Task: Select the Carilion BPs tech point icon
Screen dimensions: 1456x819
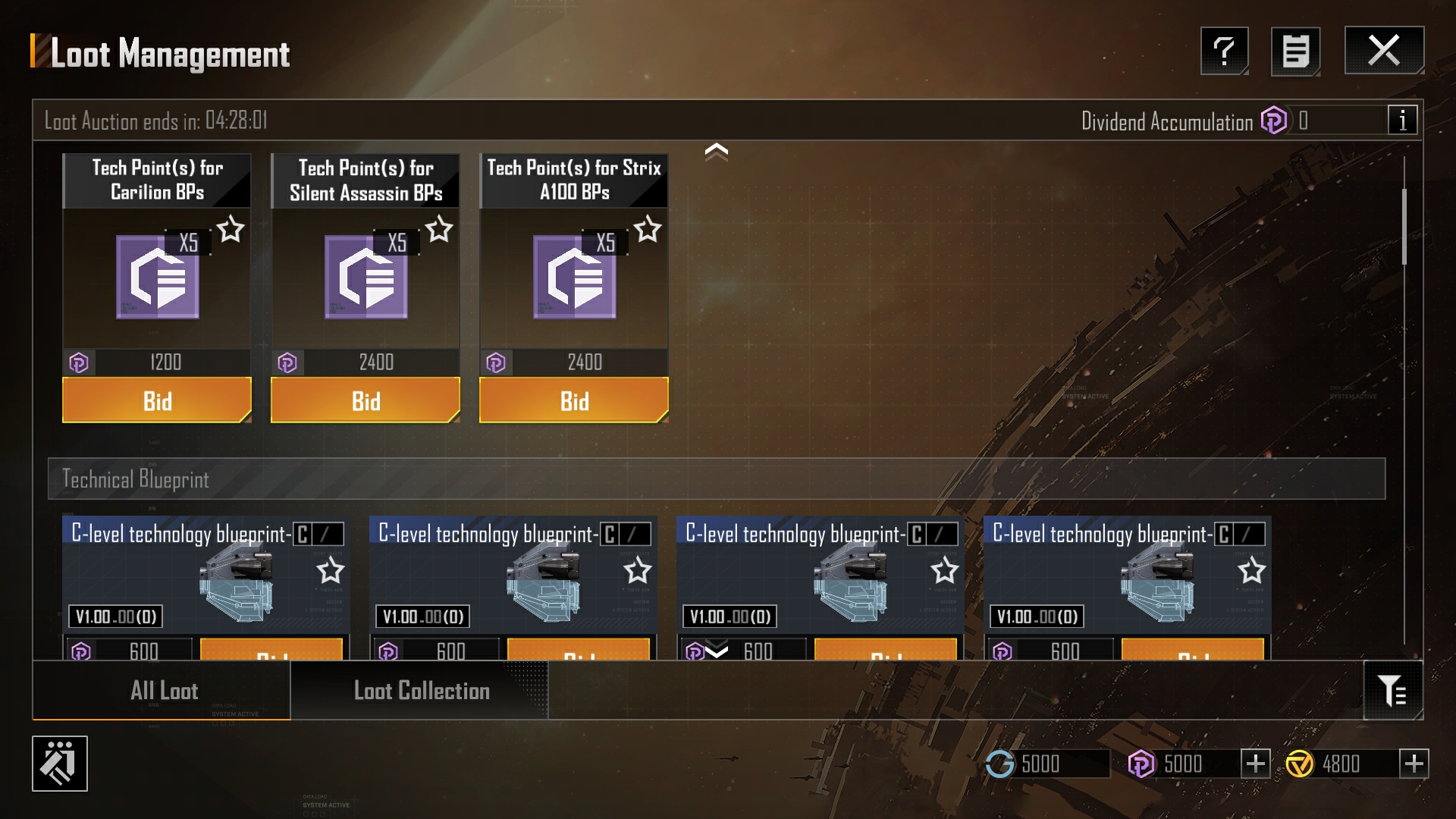Action: click(x=157, y=277)
